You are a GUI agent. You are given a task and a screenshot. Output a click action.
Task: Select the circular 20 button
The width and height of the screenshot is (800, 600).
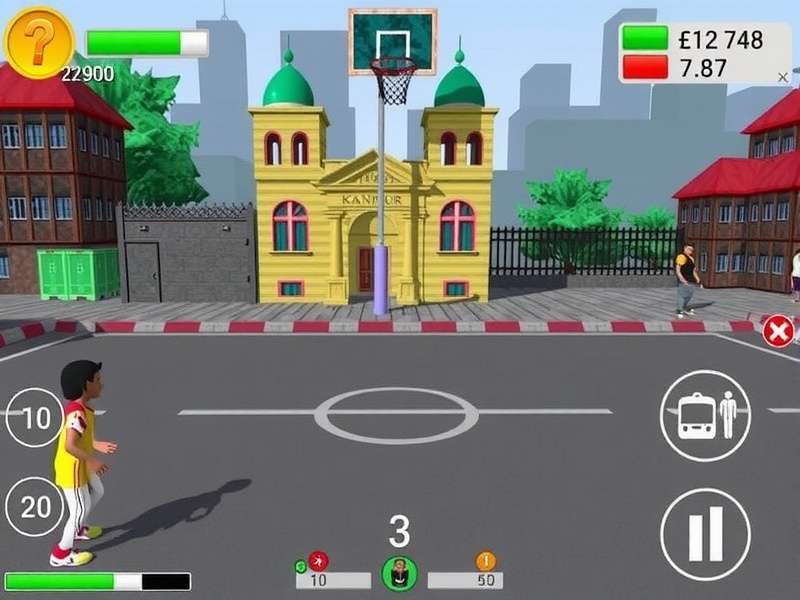[35, 506]
